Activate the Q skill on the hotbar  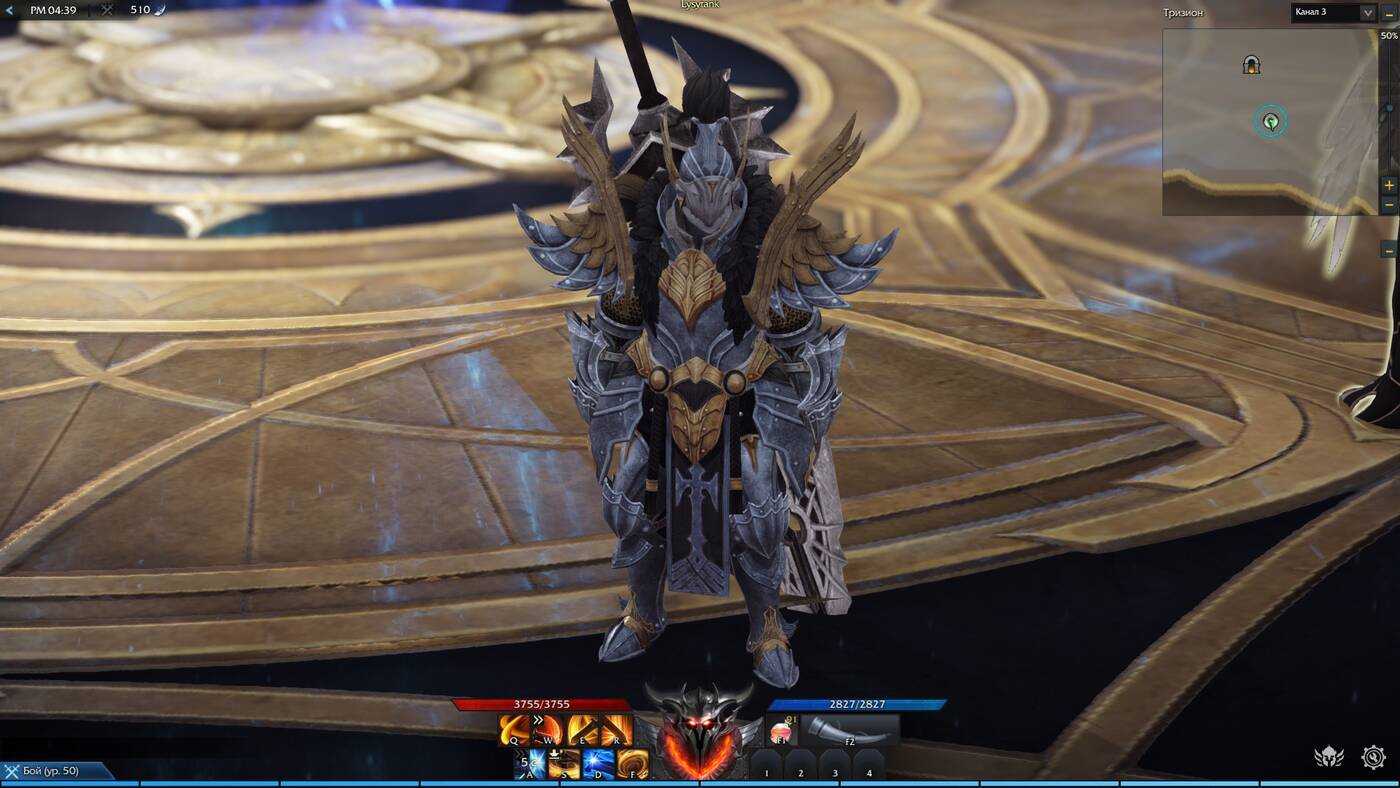(516, 730)
